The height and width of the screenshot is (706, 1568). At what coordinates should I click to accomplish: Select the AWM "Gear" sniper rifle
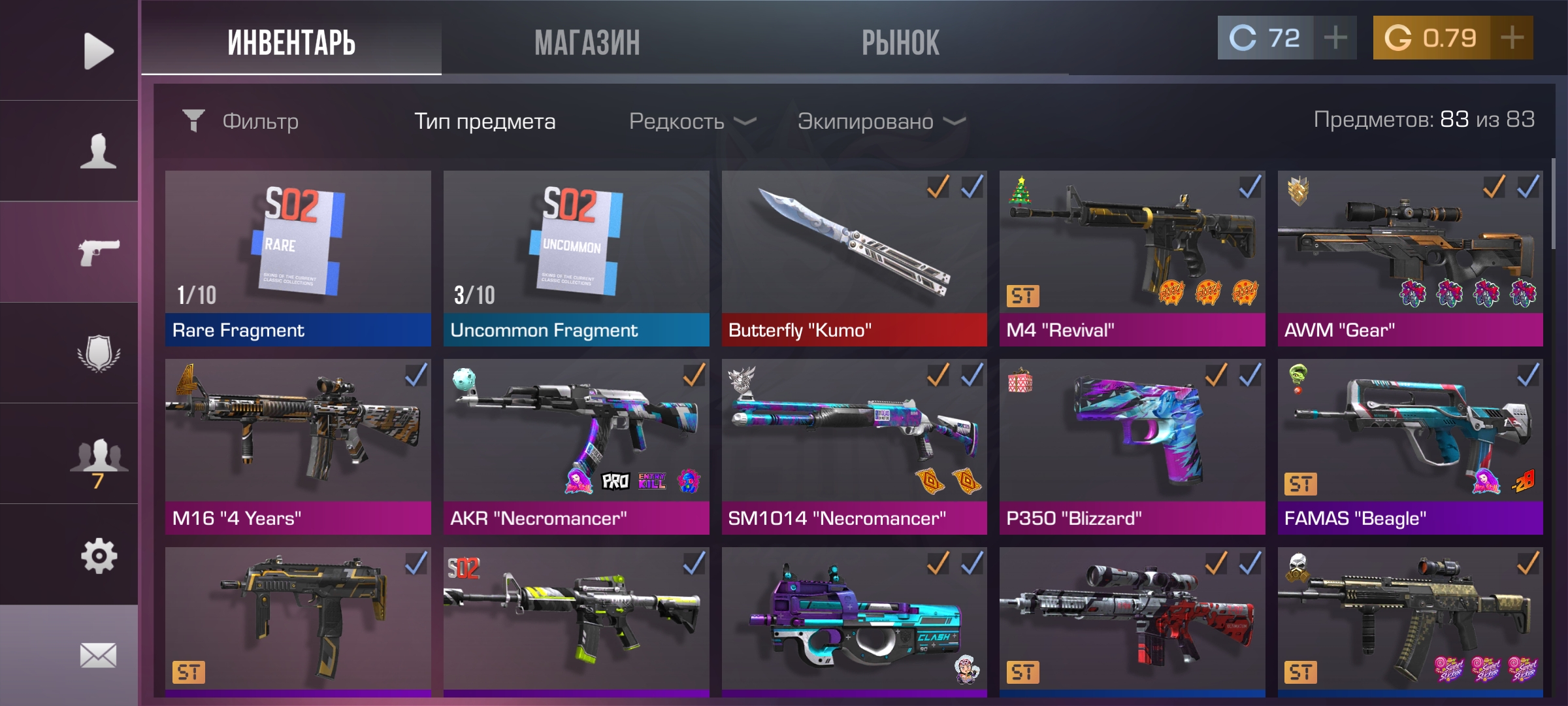1410,258
